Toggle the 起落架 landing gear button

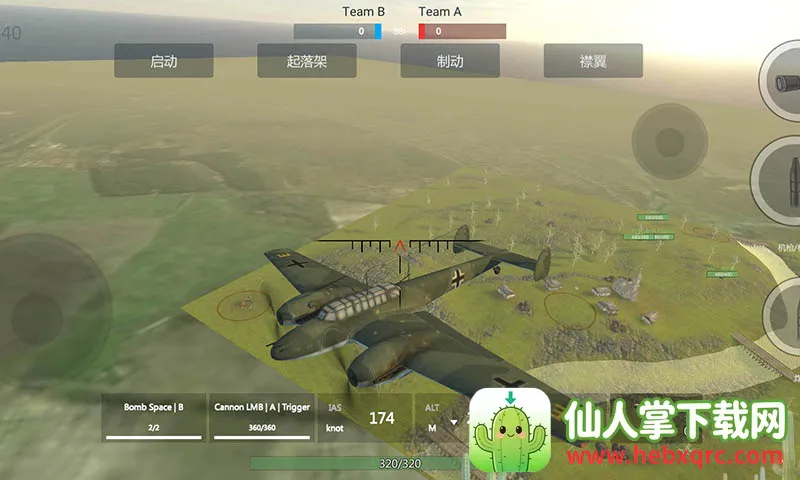tap(307, 61)
